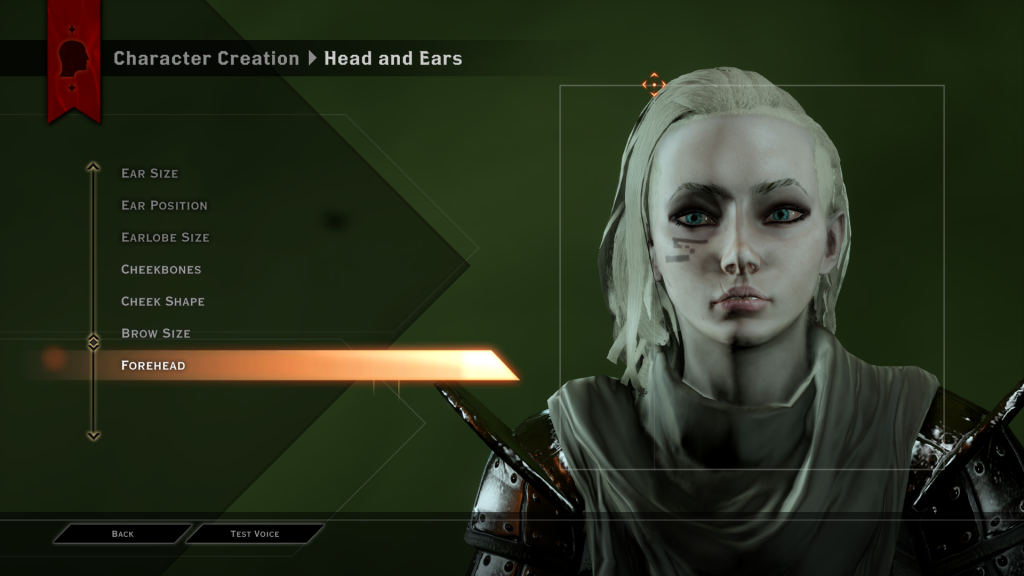Image resolution: width=1024 pixels, height=576 pixels.
Task: Click the Back button
Action: [122, 534]
